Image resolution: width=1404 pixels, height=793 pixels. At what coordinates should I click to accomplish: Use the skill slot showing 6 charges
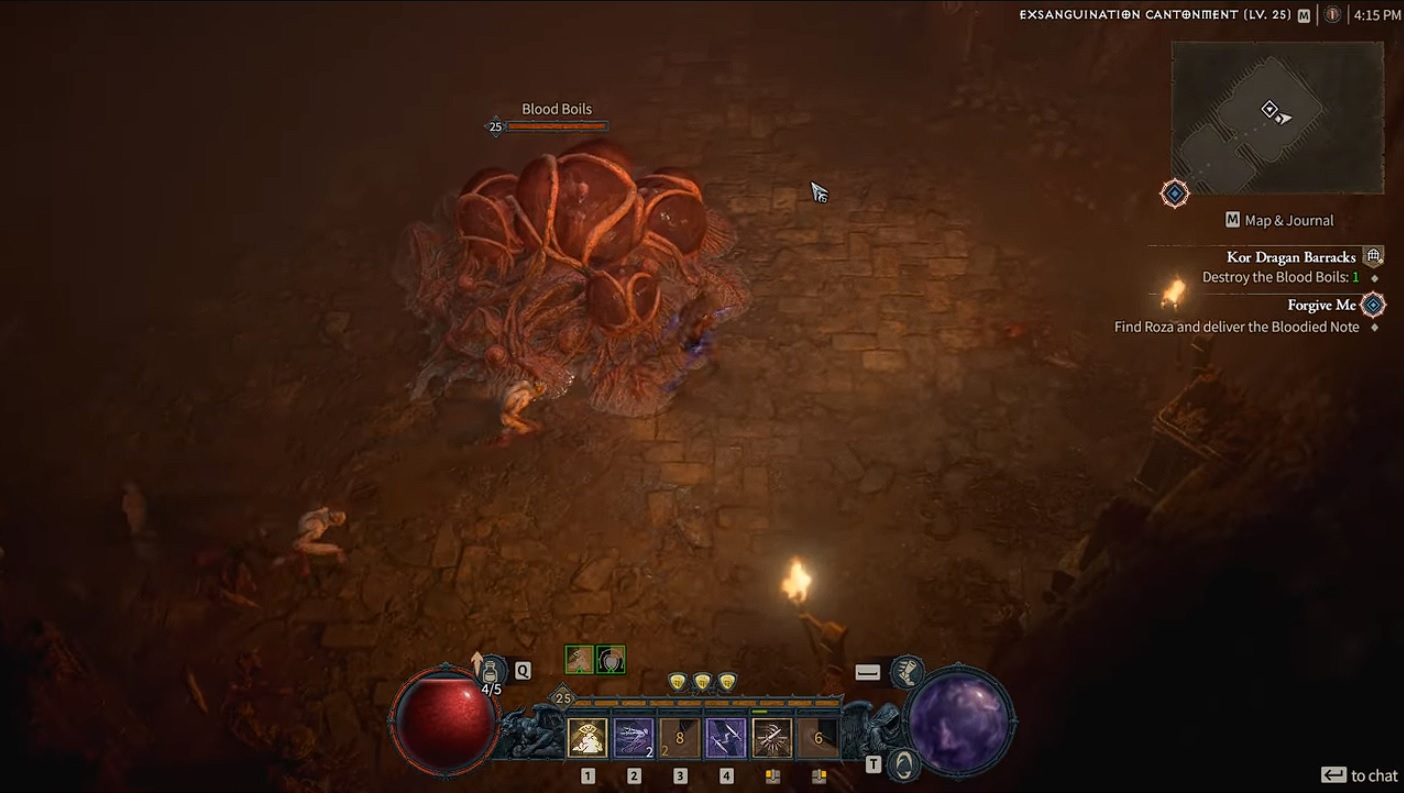coord(819,736)
